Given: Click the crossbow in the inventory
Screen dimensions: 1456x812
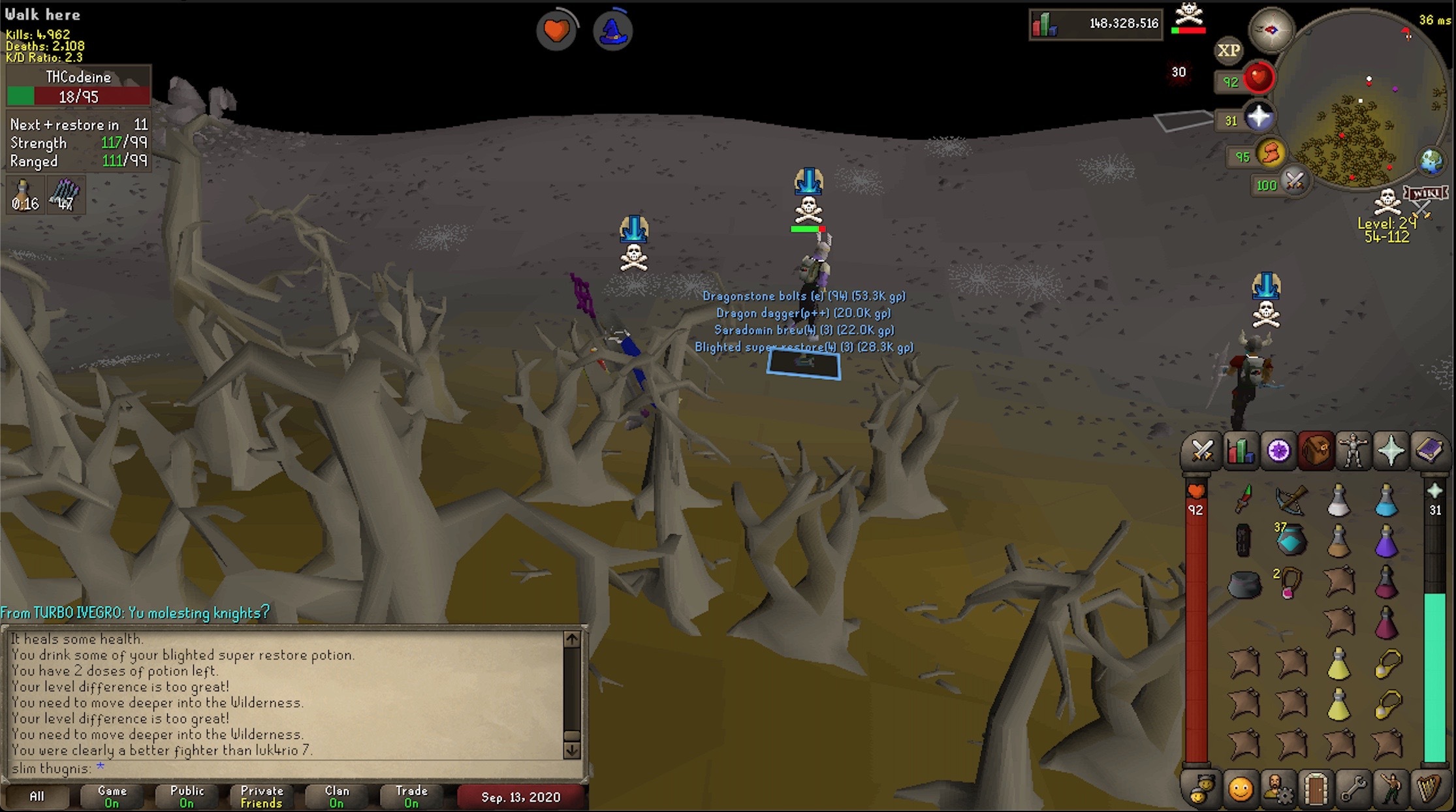Looking at the screenshot, I should click(x=1291, y=500).
